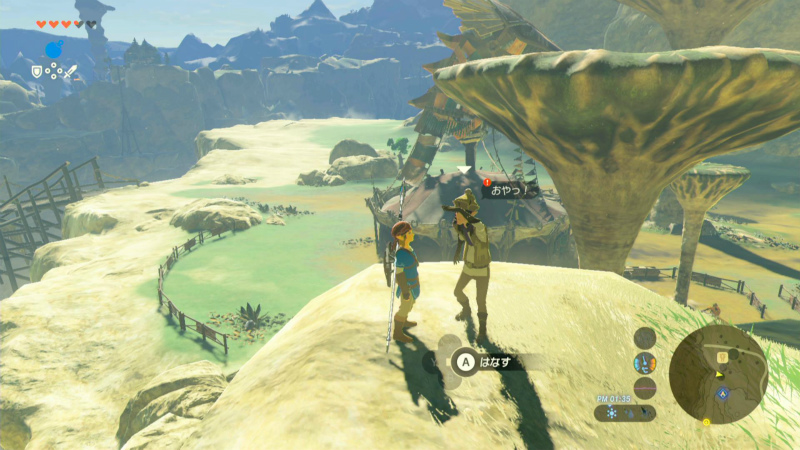The height and width of the screenshot is (450, 800).
Task: Click the empty Sheikah sensor circle
Action: pyautogui.click(x=645, y=337)
